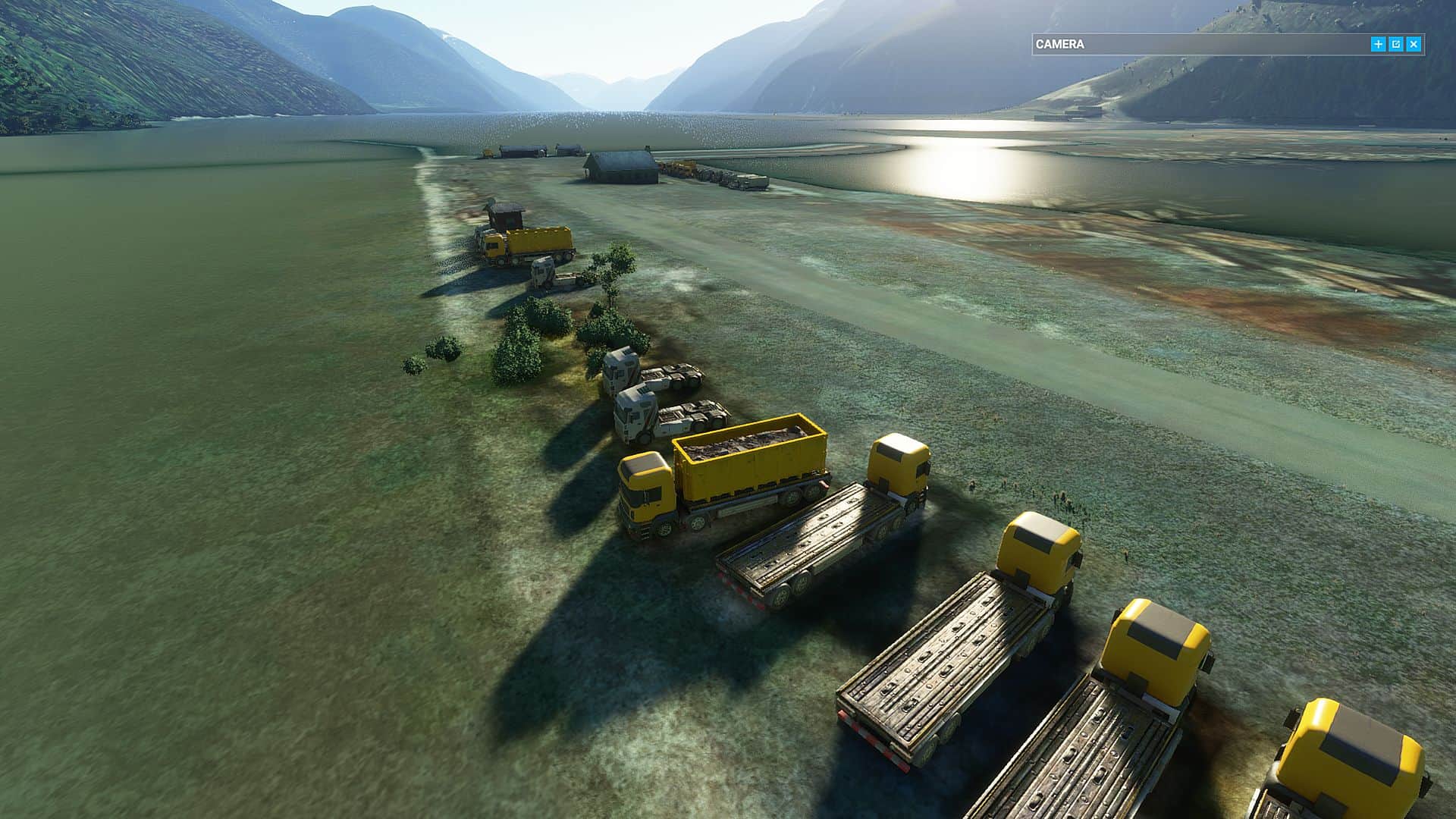1456x819 pixels.
Task: Pop out the Camera panel to a separate window
Action: point(1396,45)
